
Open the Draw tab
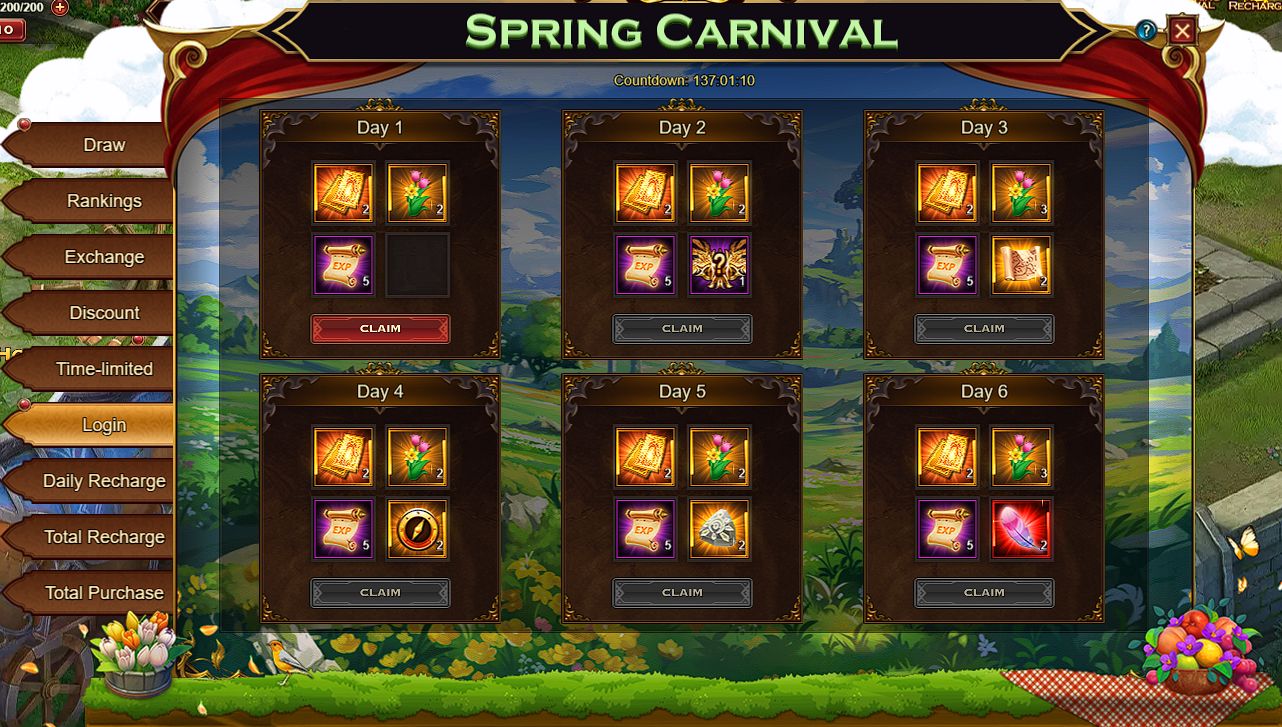[x=104, y=145]
